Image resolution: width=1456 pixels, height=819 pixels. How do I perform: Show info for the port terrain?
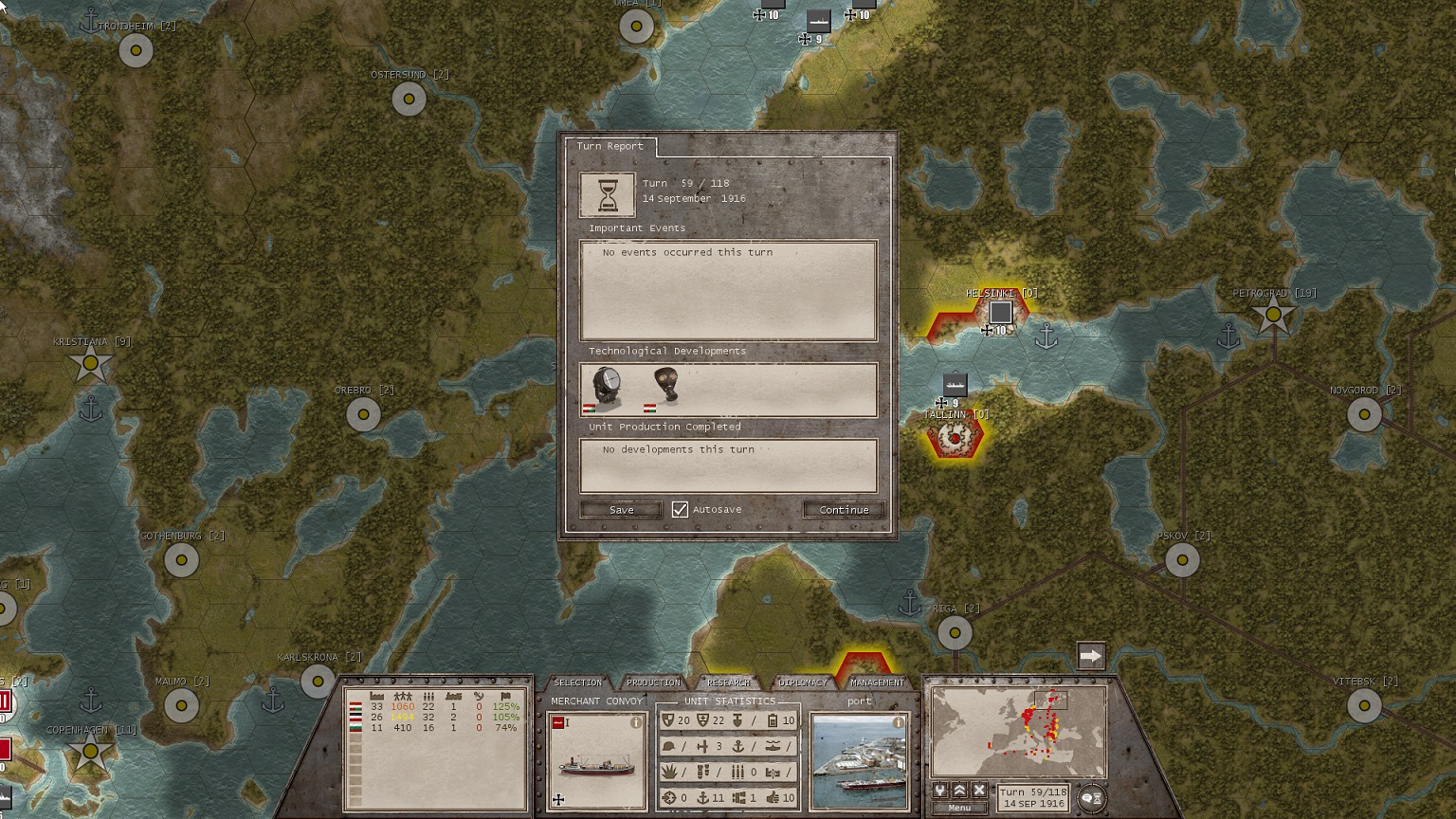[x=898, y=722]
